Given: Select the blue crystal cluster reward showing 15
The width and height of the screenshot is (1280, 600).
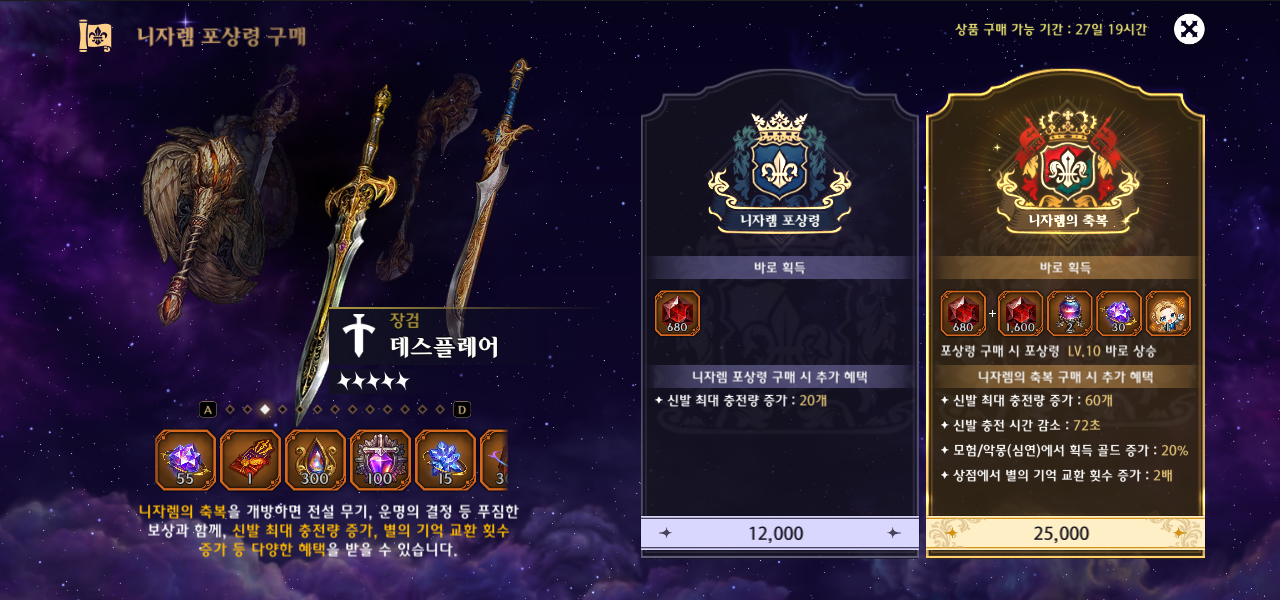Looking at the screenshot, I should [x=445, y=460].
